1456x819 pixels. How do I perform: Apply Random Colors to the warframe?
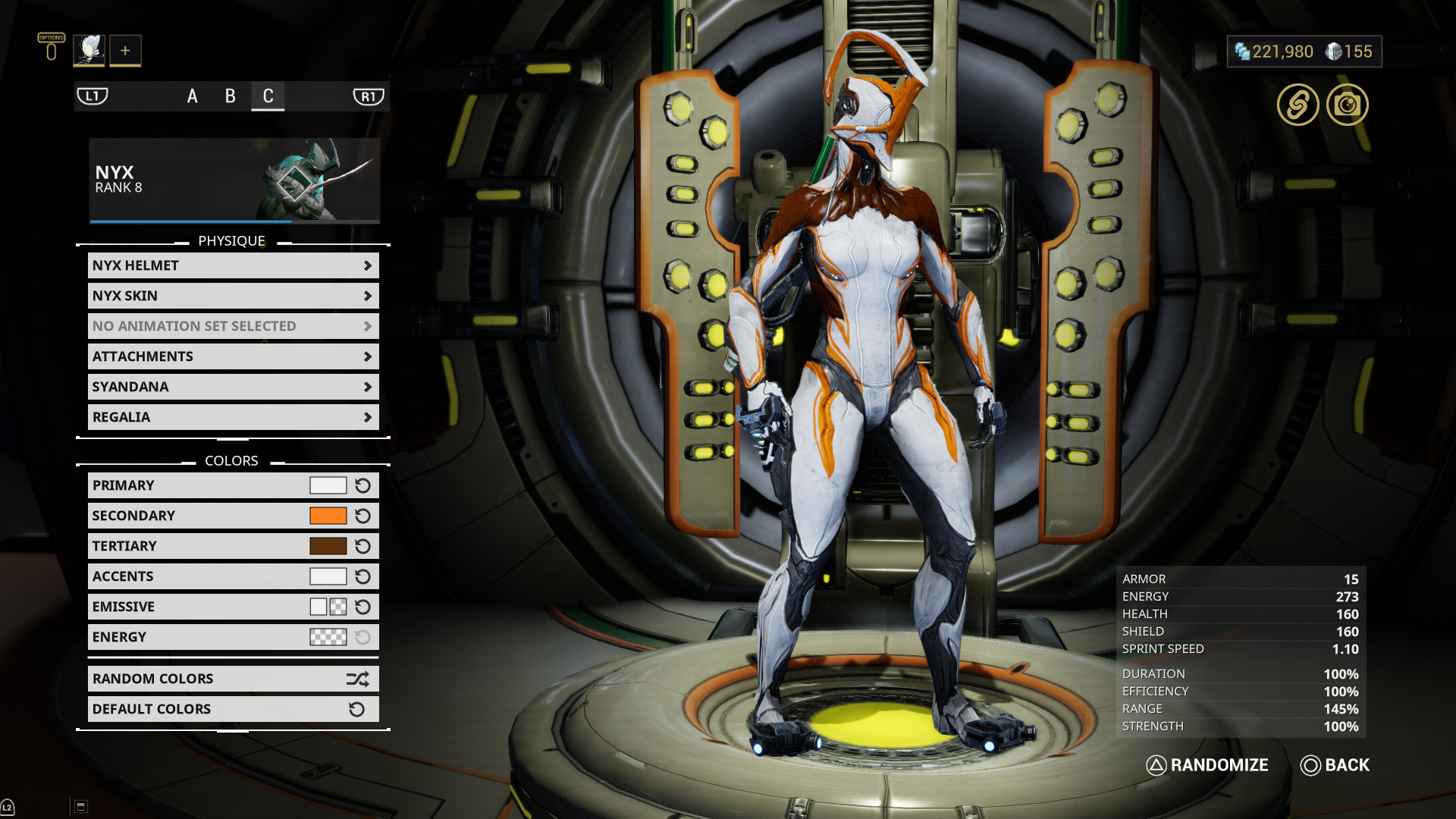point(233,679)
